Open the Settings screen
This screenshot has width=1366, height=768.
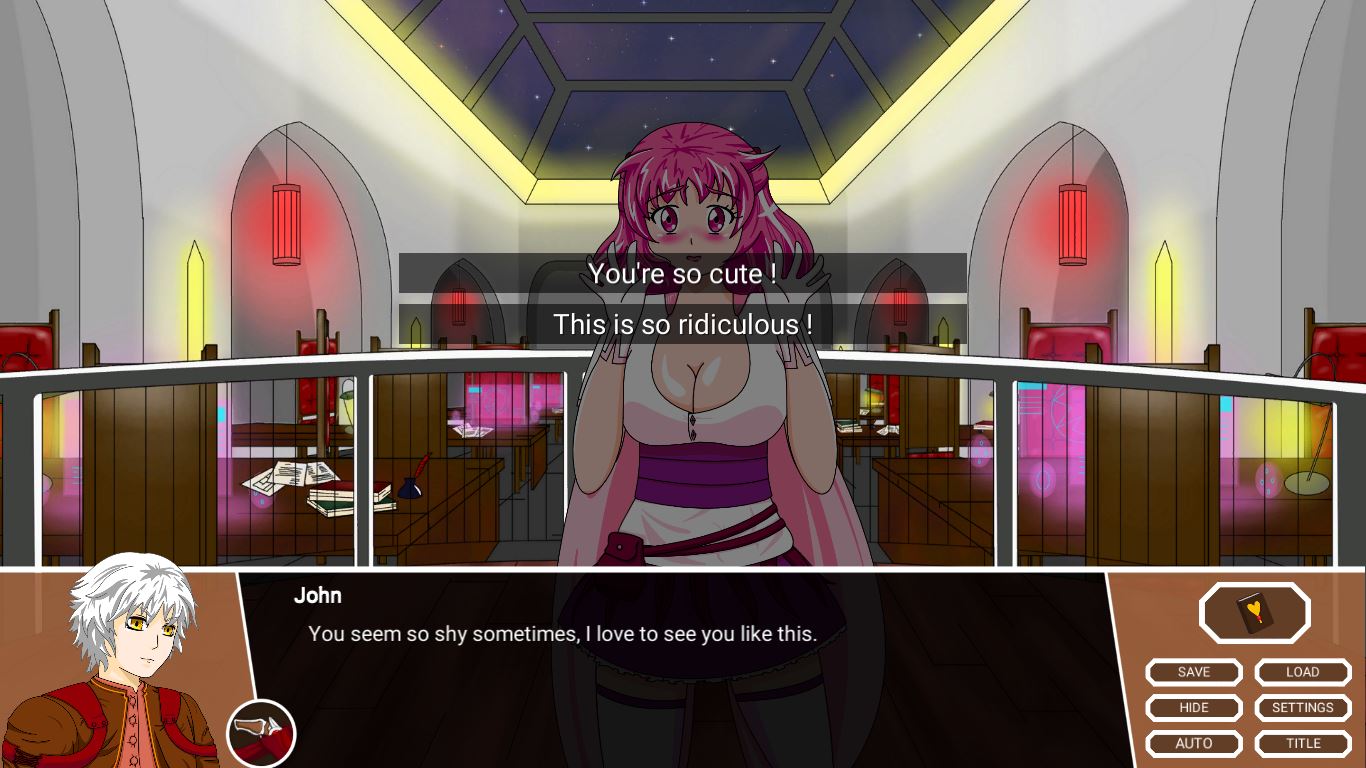[x=1302, y=707]
